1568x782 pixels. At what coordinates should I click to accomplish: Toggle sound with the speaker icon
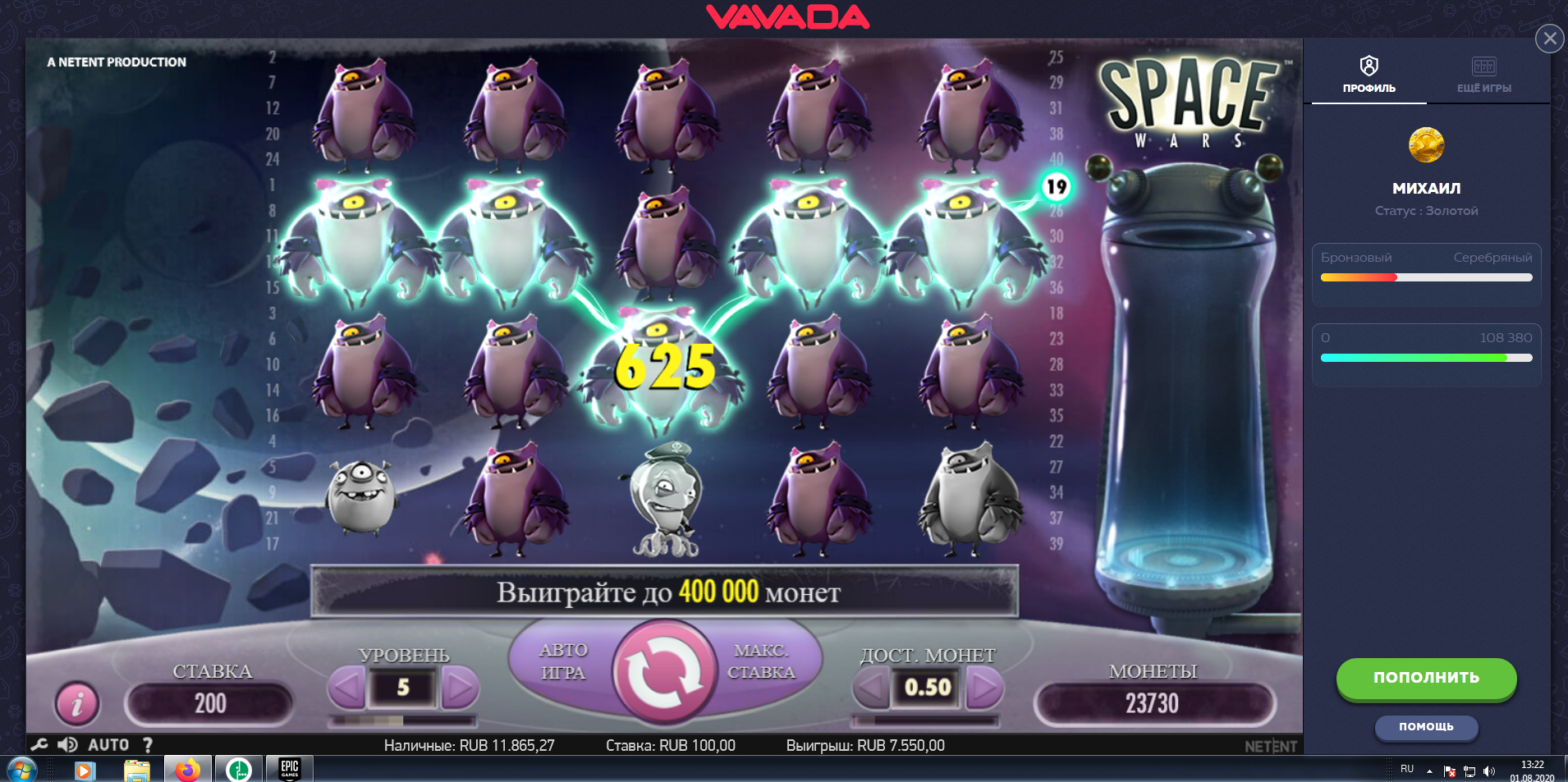click(x=67, y=744)
